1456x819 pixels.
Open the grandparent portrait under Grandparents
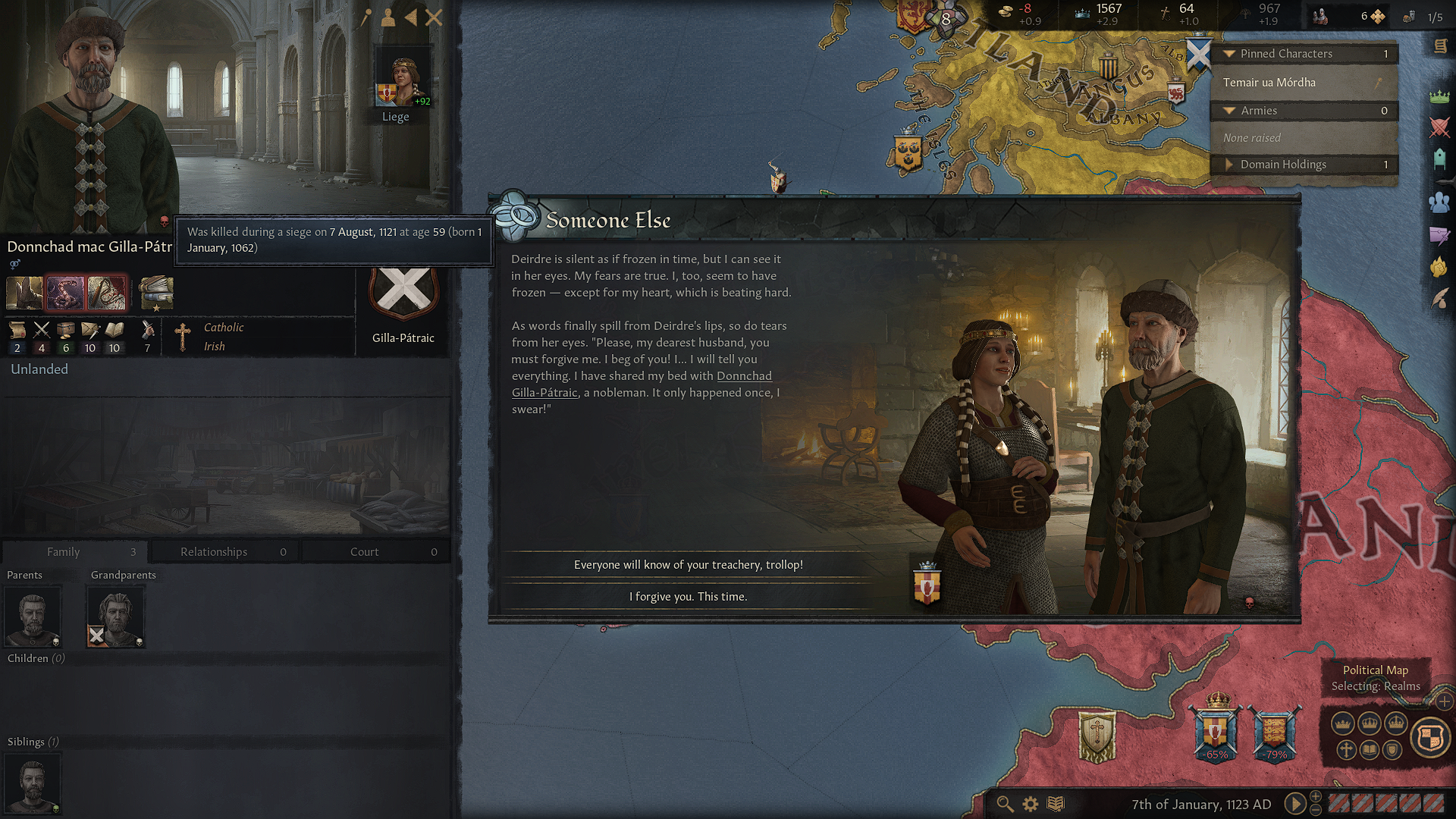(116, 616)
